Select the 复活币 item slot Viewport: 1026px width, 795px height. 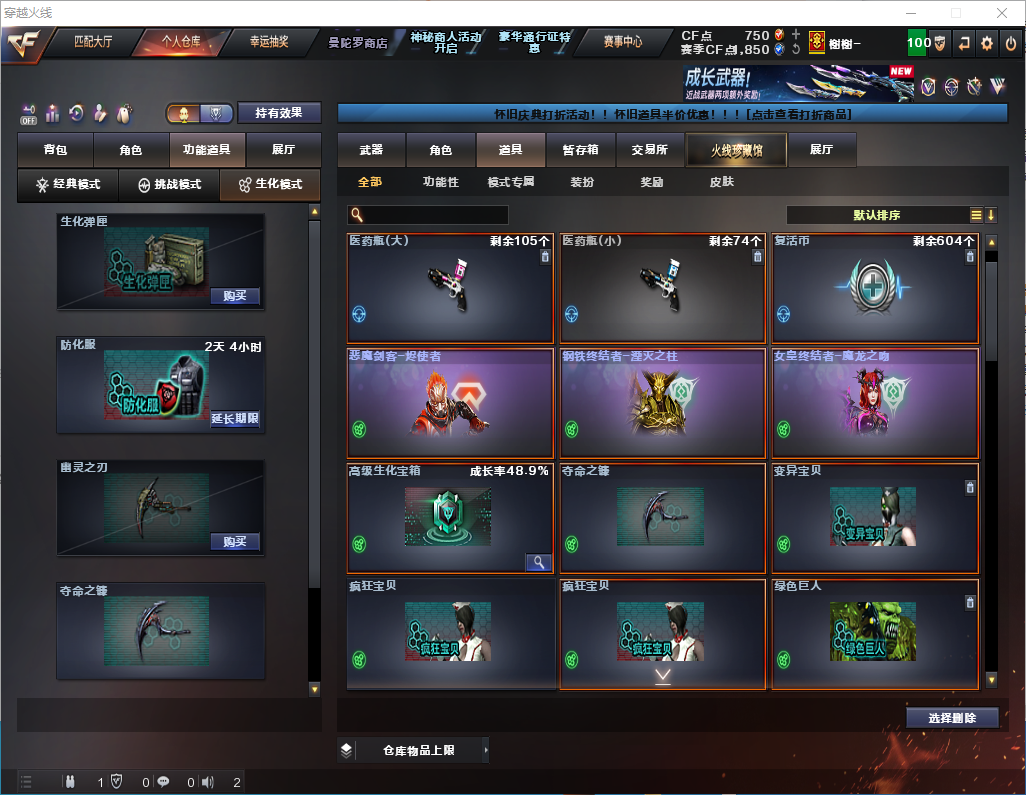[874, 288]
